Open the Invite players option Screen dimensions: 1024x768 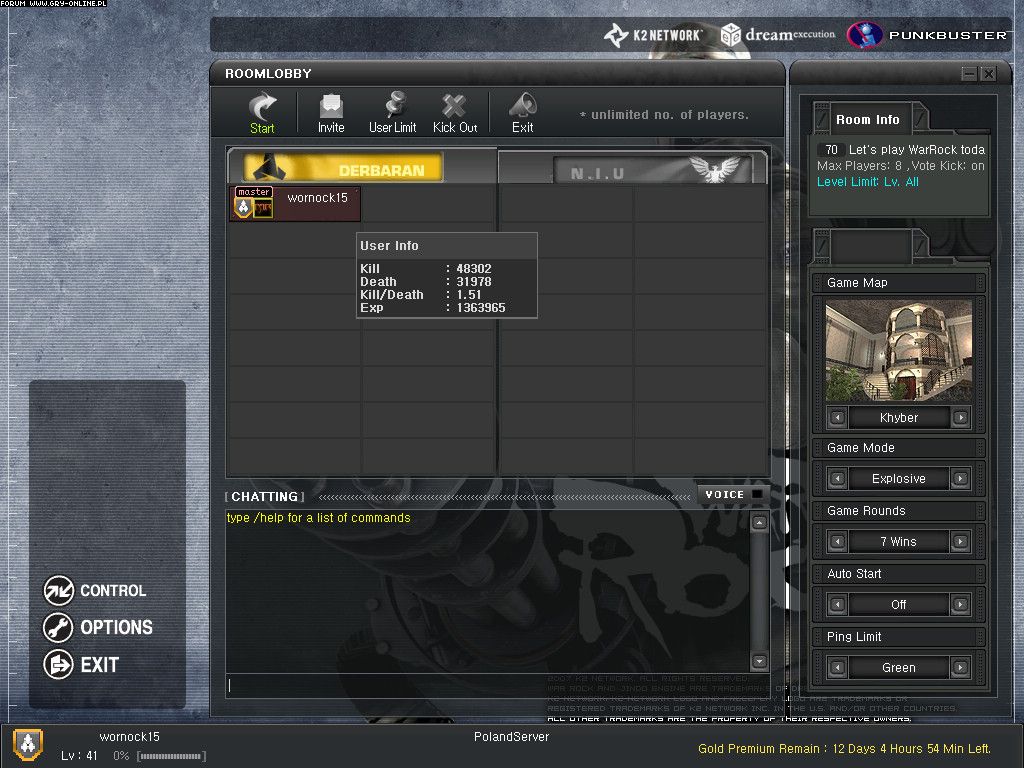pyautogui.click(x=331, y=112)
